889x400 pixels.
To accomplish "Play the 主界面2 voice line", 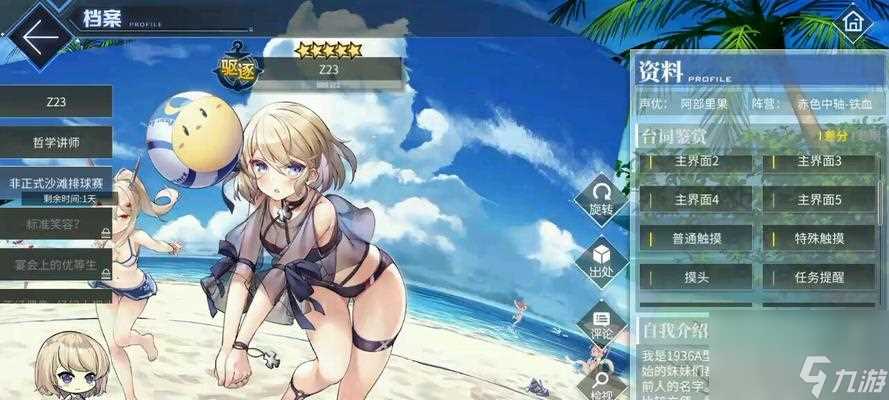I will coord(697,162).
